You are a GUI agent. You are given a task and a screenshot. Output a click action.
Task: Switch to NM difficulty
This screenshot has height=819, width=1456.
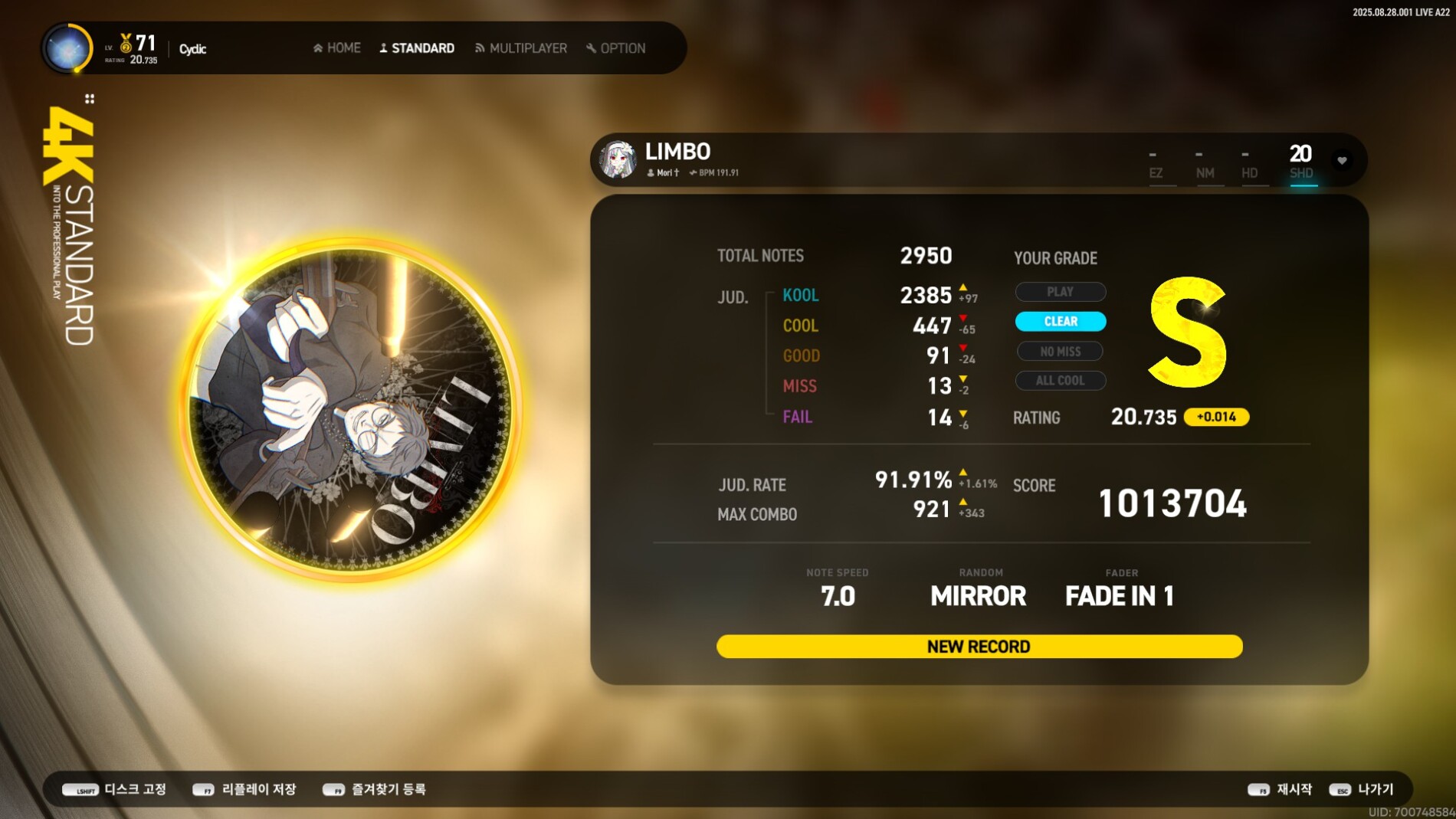coord(1205,163)
